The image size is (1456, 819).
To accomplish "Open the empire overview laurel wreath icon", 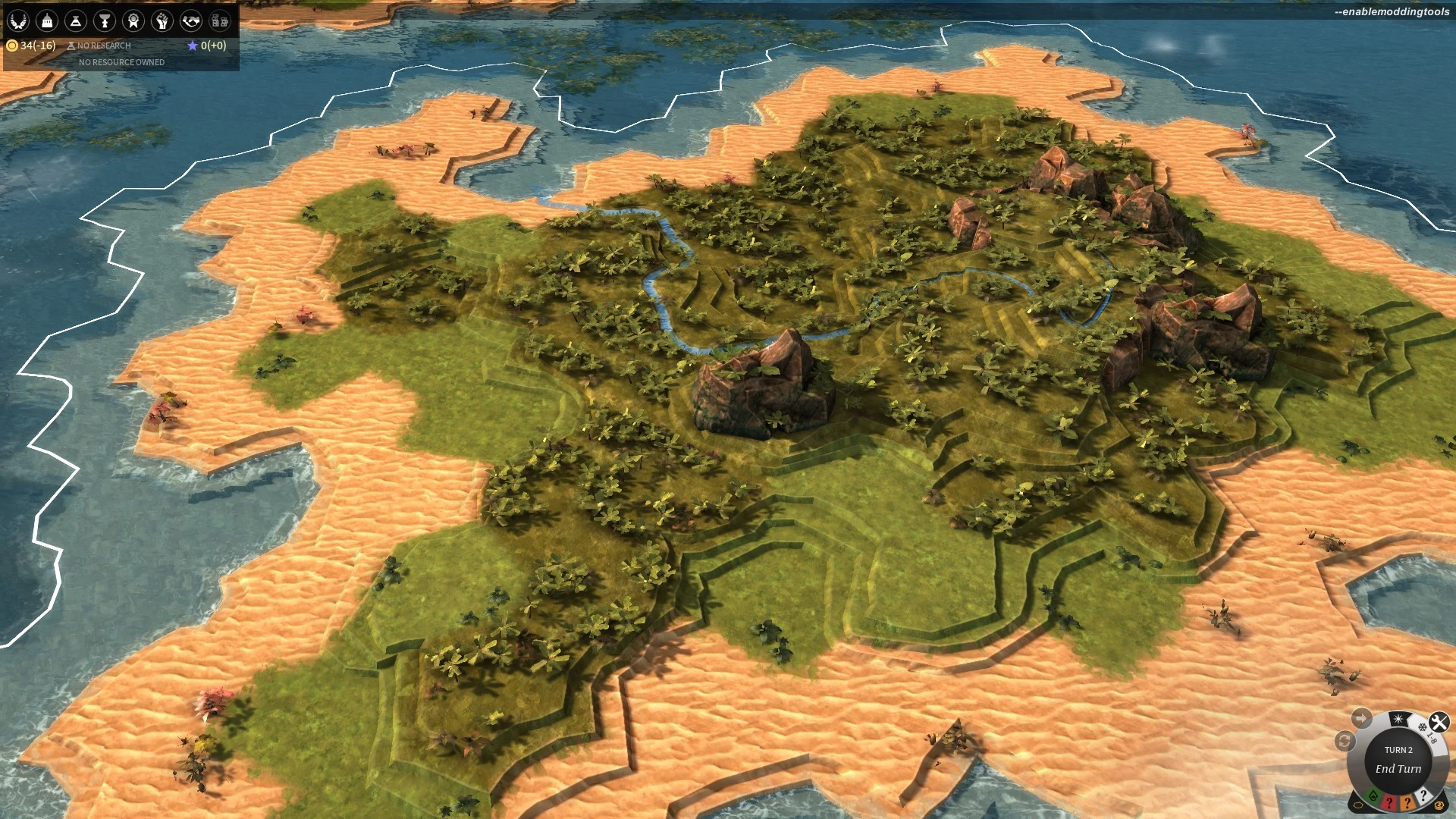I will point(18,20).
